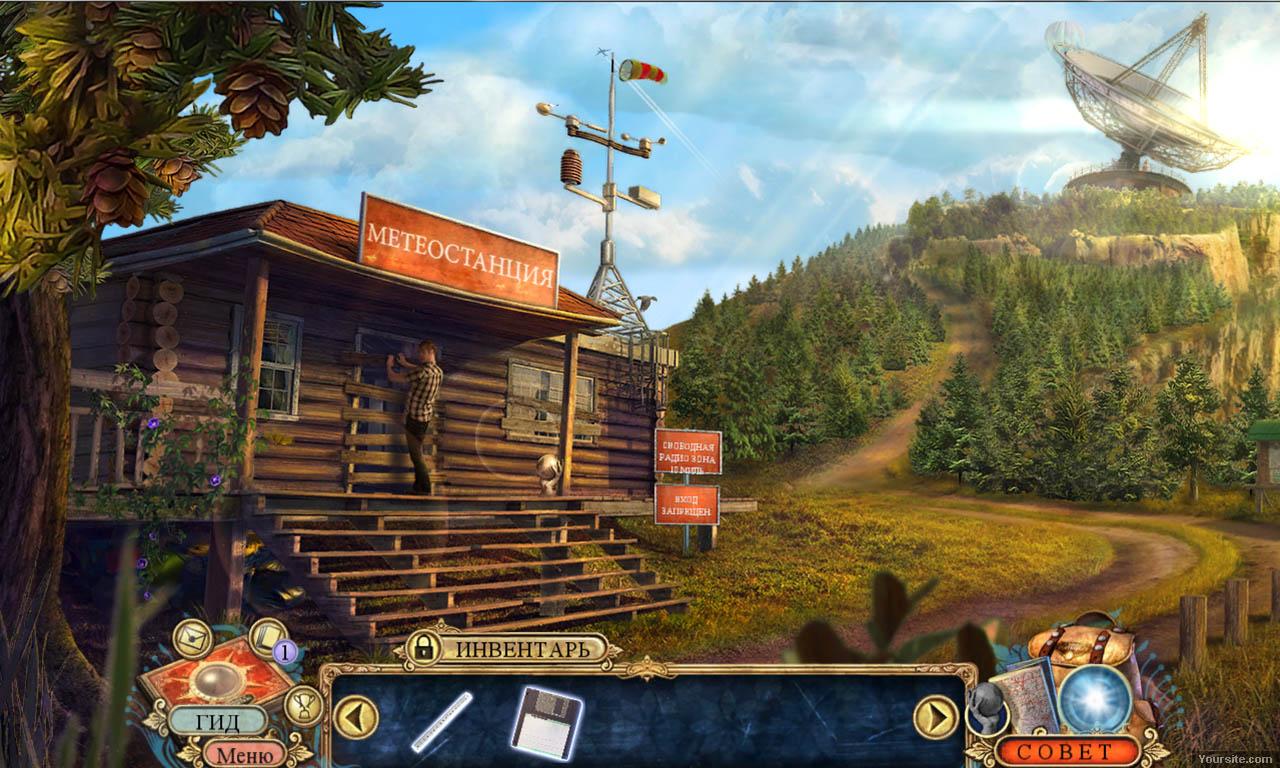
Task: Open the notes icon with badge 1
Action: [269, 636]
